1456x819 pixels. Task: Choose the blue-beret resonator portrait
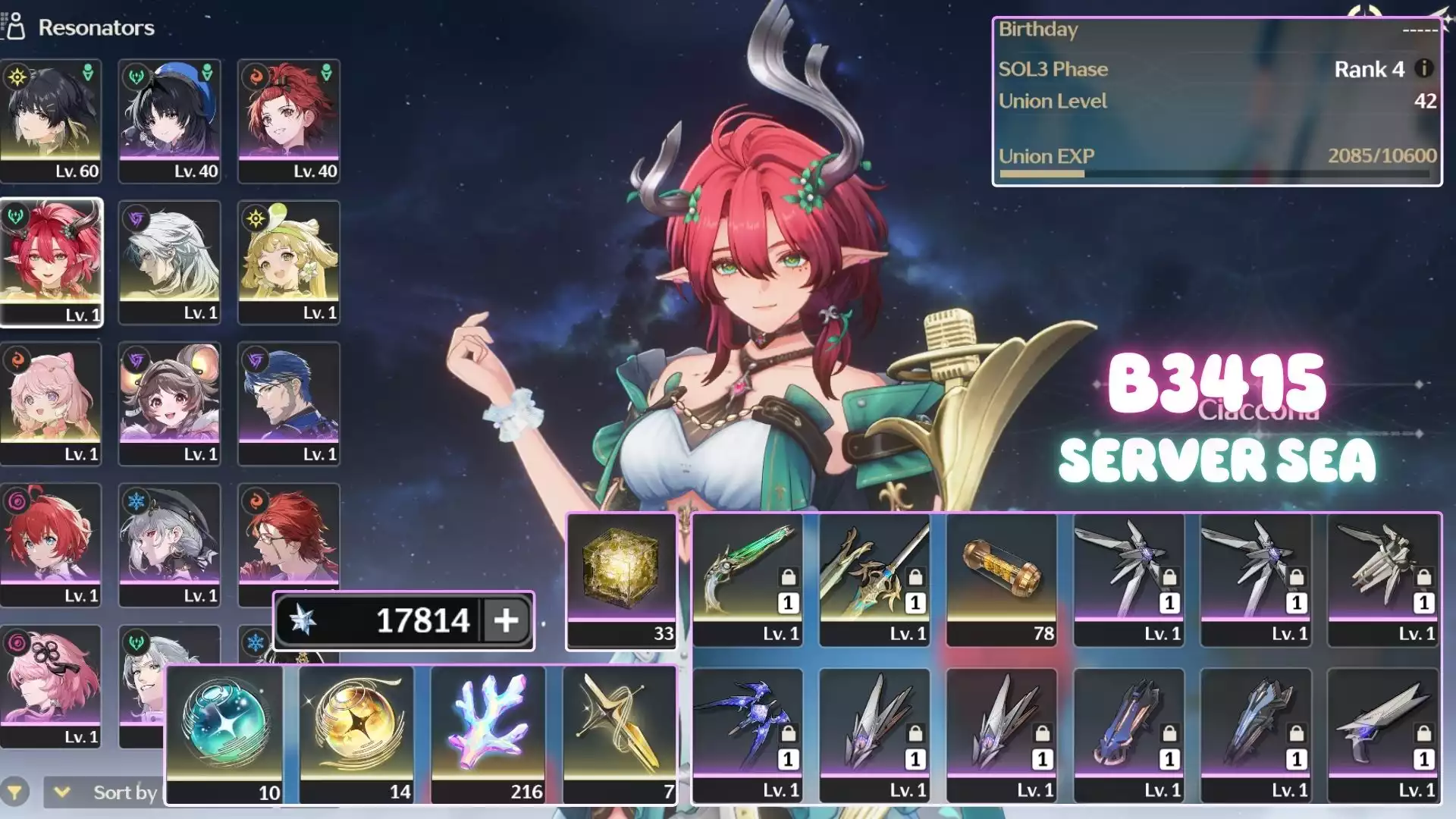click(170, 120)
